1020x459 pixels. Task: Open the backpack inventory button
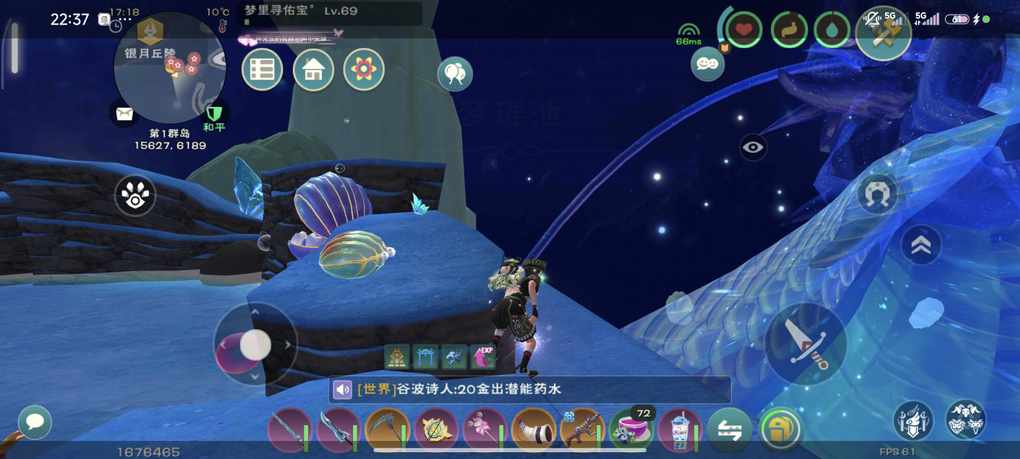click(x=780, y=430)
